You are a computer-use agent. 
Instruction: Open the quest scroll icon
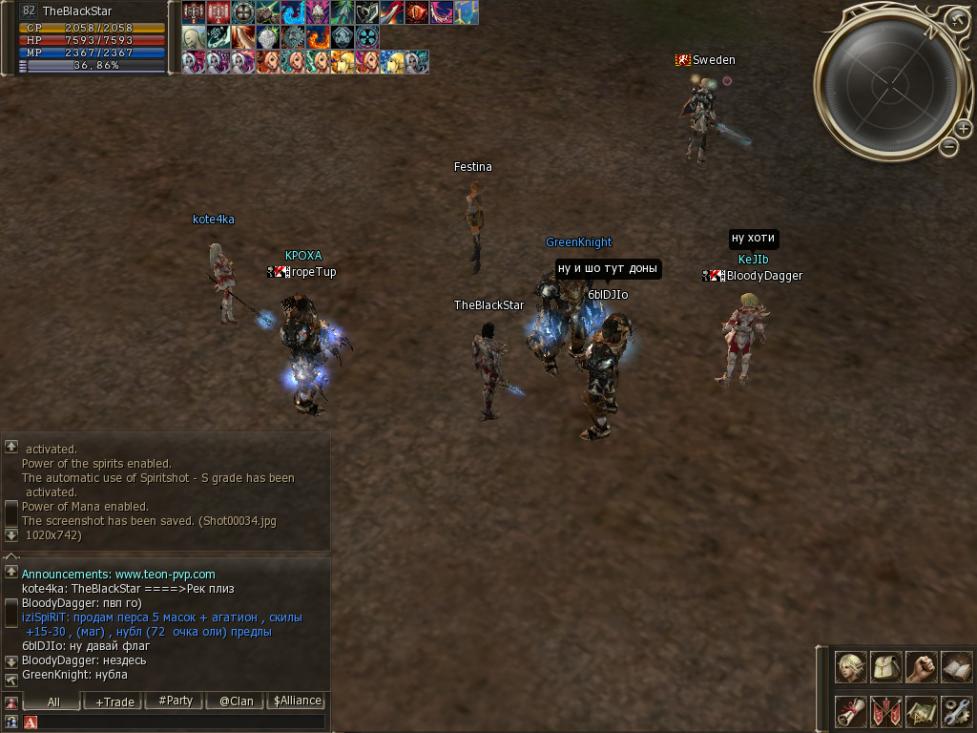click(851, 711)
